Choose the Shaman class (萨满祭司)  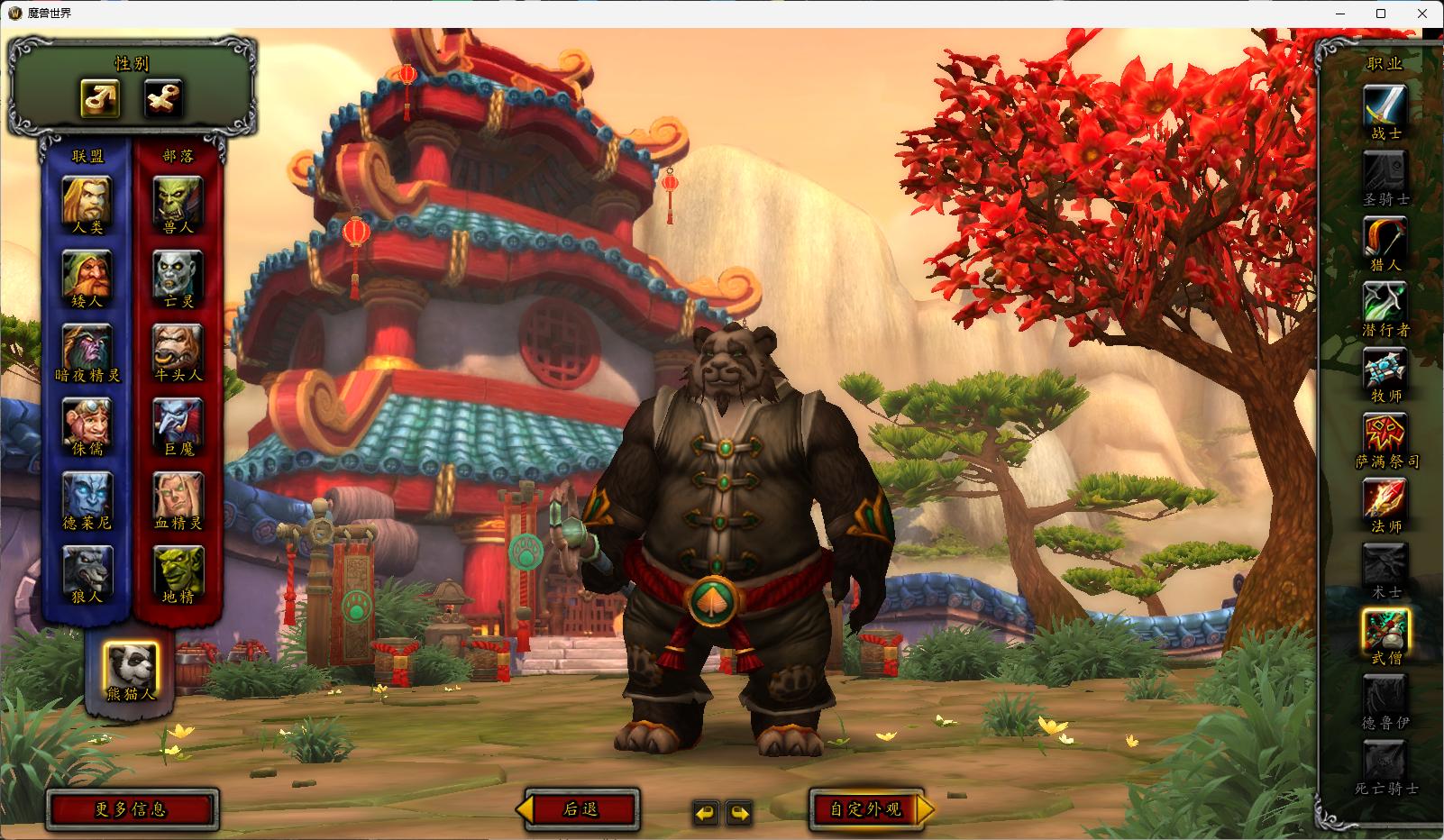coord(1385,435)
